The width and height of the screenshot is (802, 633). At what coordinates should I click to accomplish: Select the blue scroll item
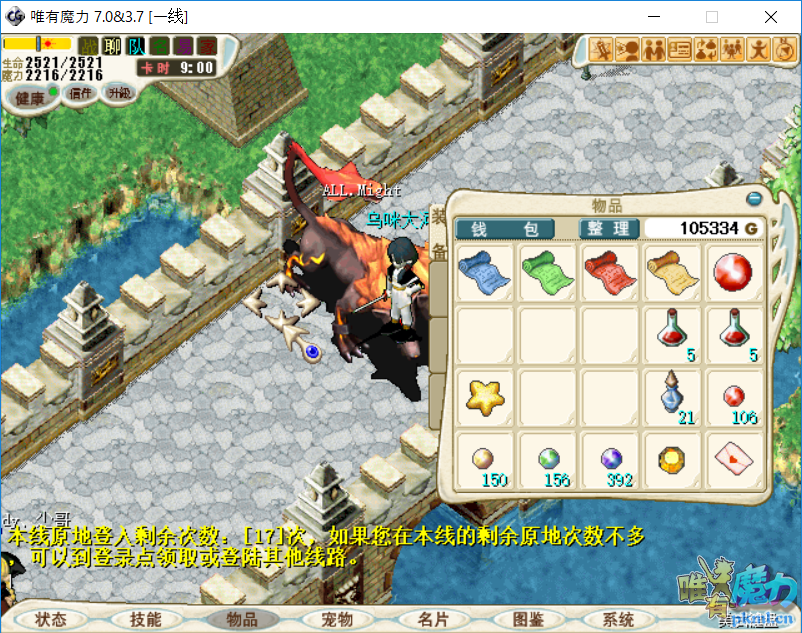(484, 272)
